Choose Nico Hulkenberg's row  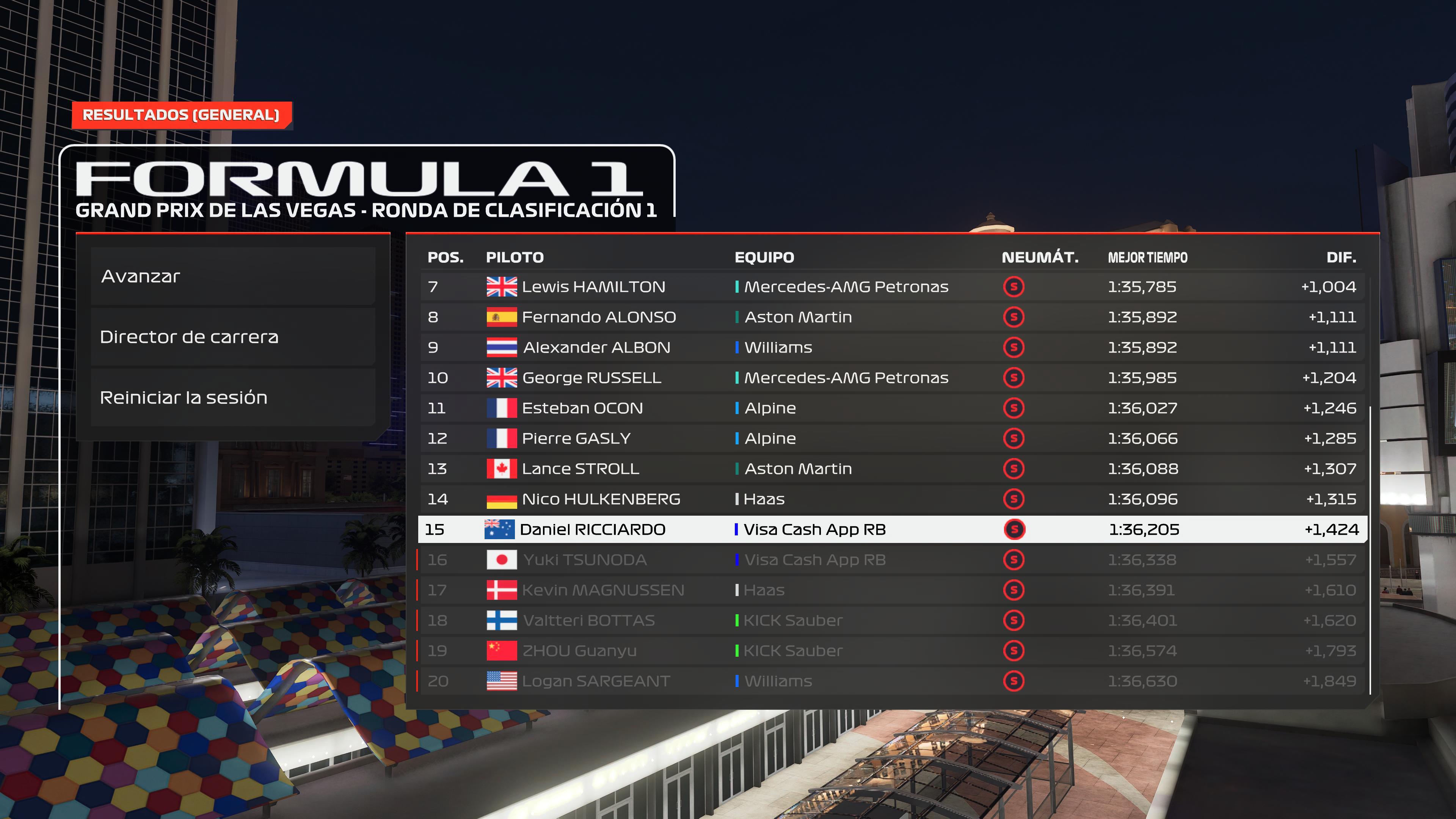click(892, 499)
